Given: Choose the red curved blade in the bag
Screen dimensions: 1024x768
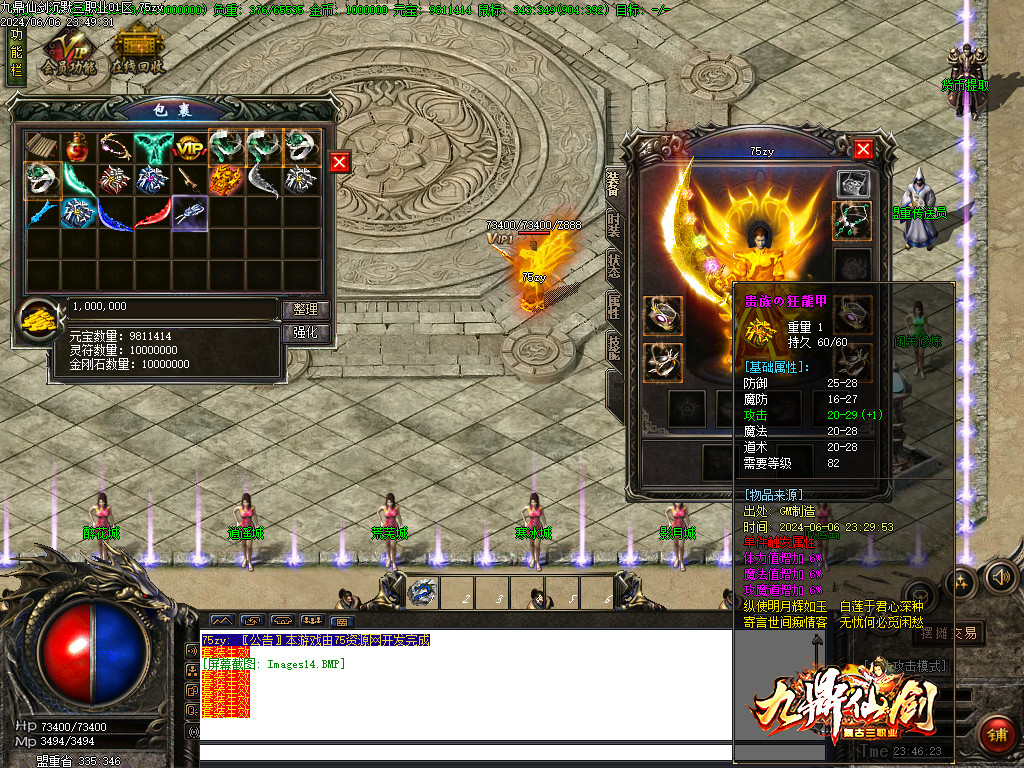Looking at the screenshot, I should 152,212.
